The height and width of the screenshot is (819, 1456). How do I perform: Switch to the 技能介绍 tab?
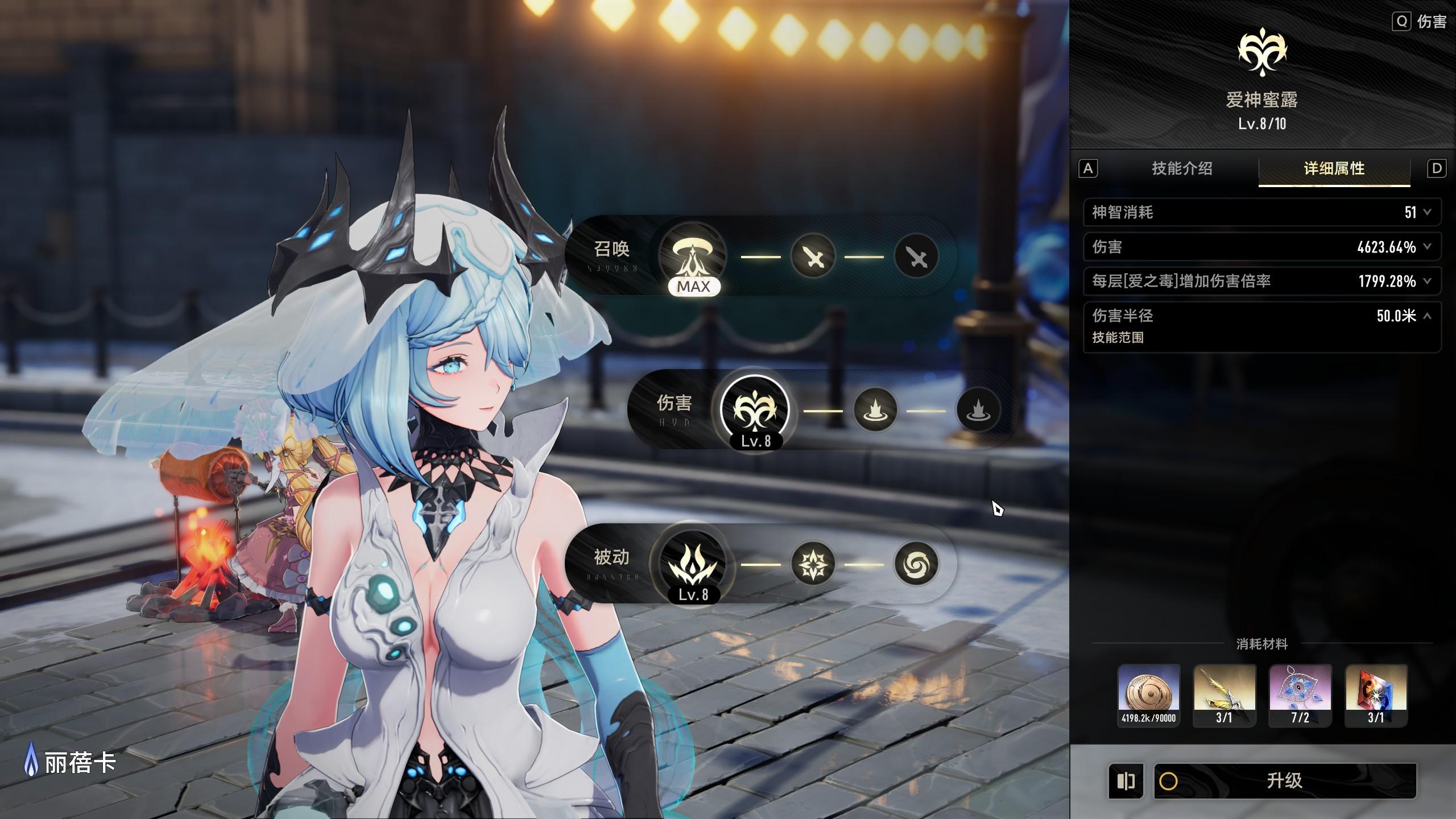tap(1182, 168)
